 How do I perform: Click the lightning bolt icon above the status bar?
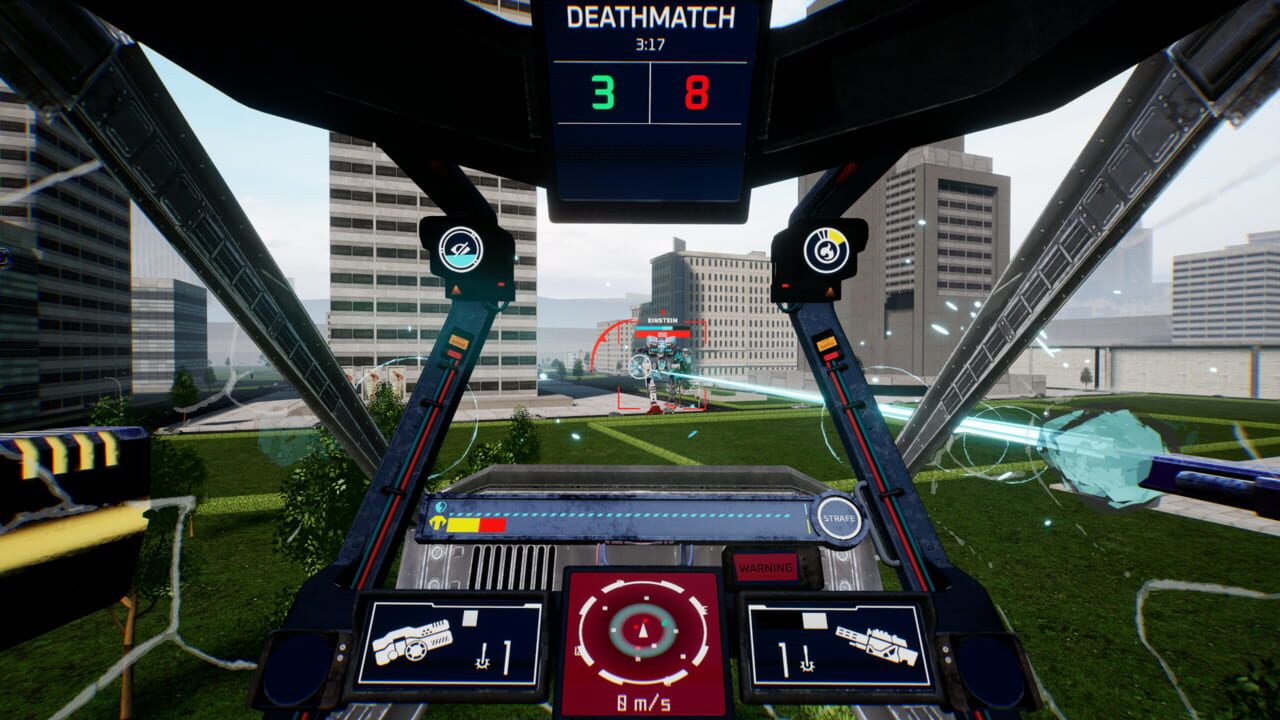[440, 507]
